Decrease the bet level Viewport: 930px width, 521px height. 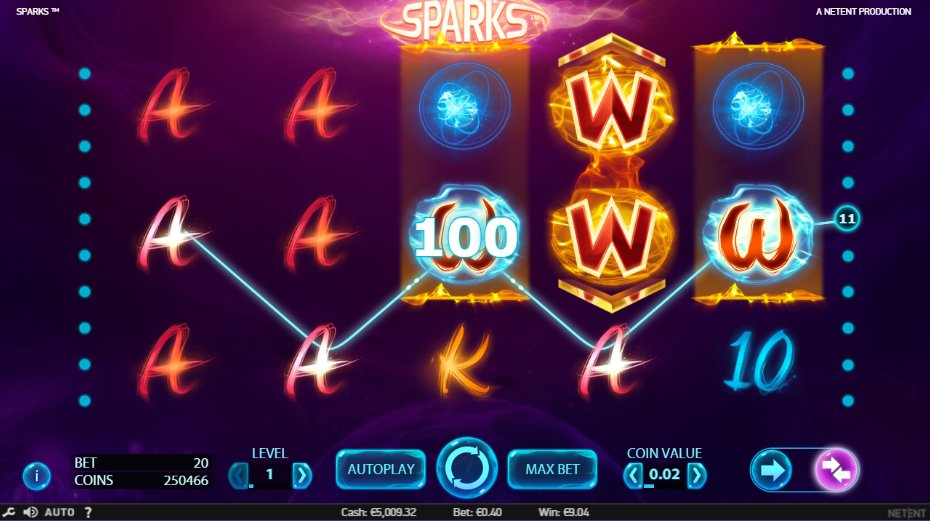coord(237,474)
